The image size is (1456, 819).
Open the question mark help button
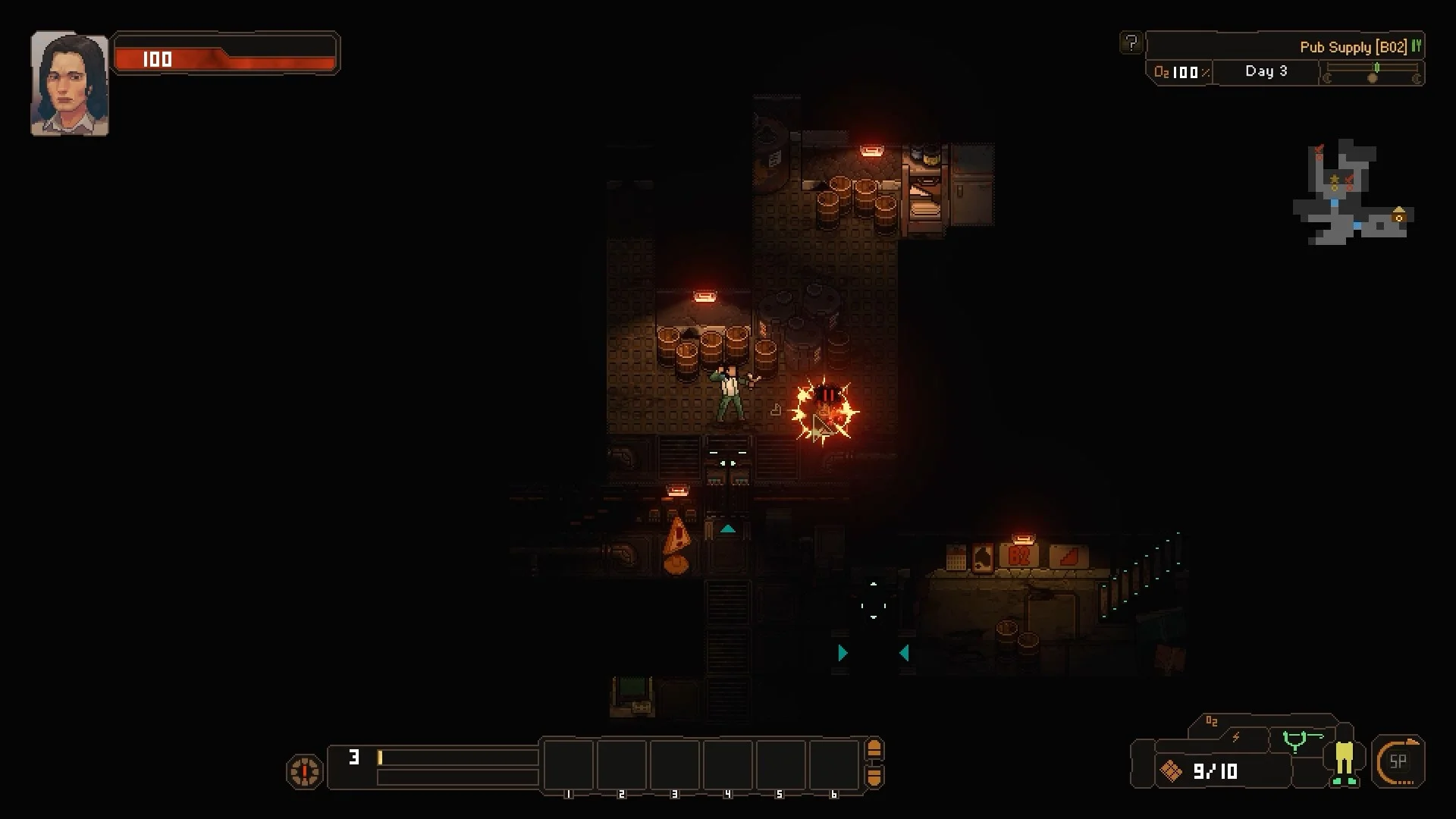click(x=1131, y=43)
